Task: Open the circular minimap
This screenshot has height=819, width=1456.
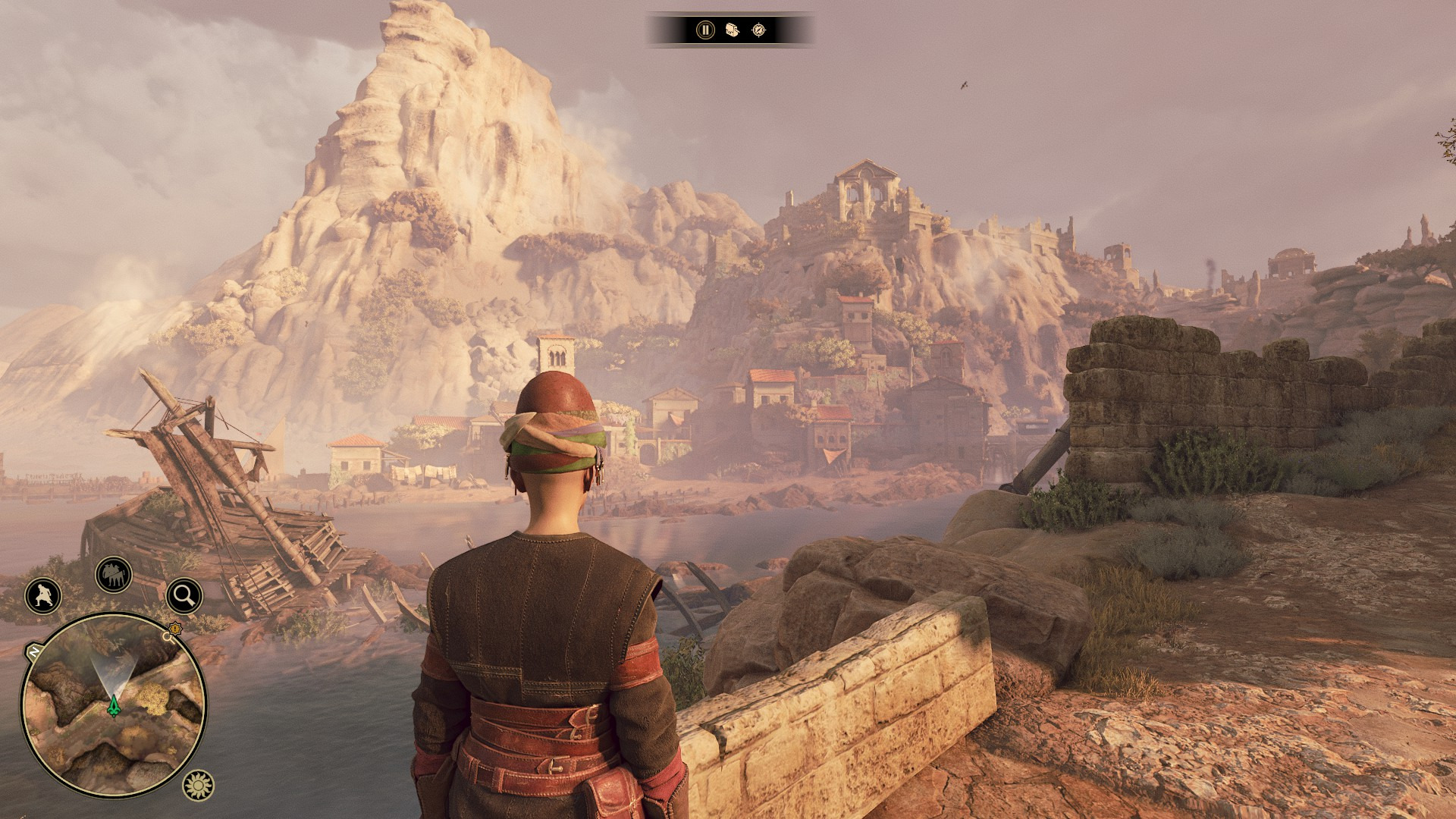Action: tap(114, 705)
